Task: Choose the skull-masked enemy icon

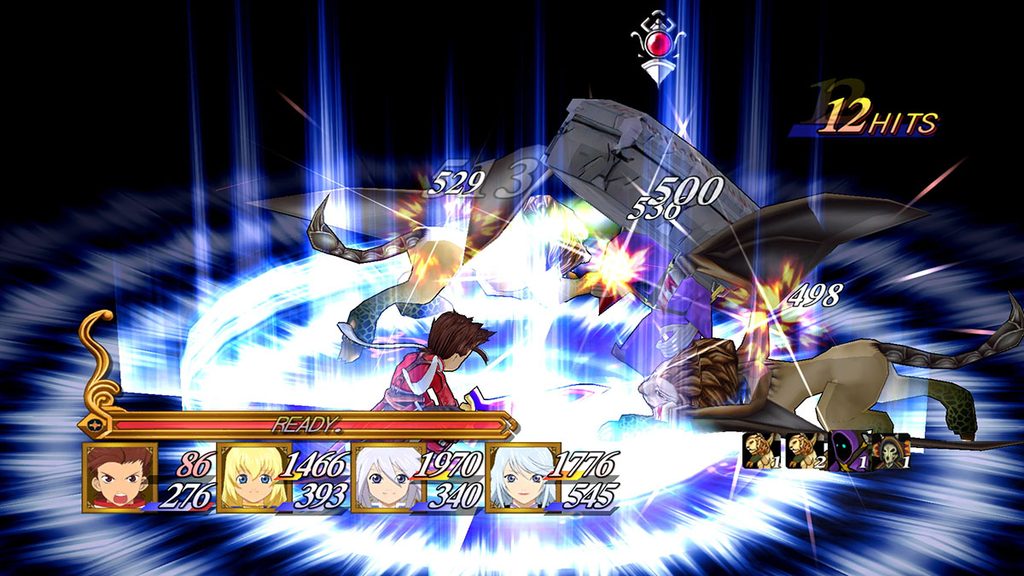Action: pos(890,451)
